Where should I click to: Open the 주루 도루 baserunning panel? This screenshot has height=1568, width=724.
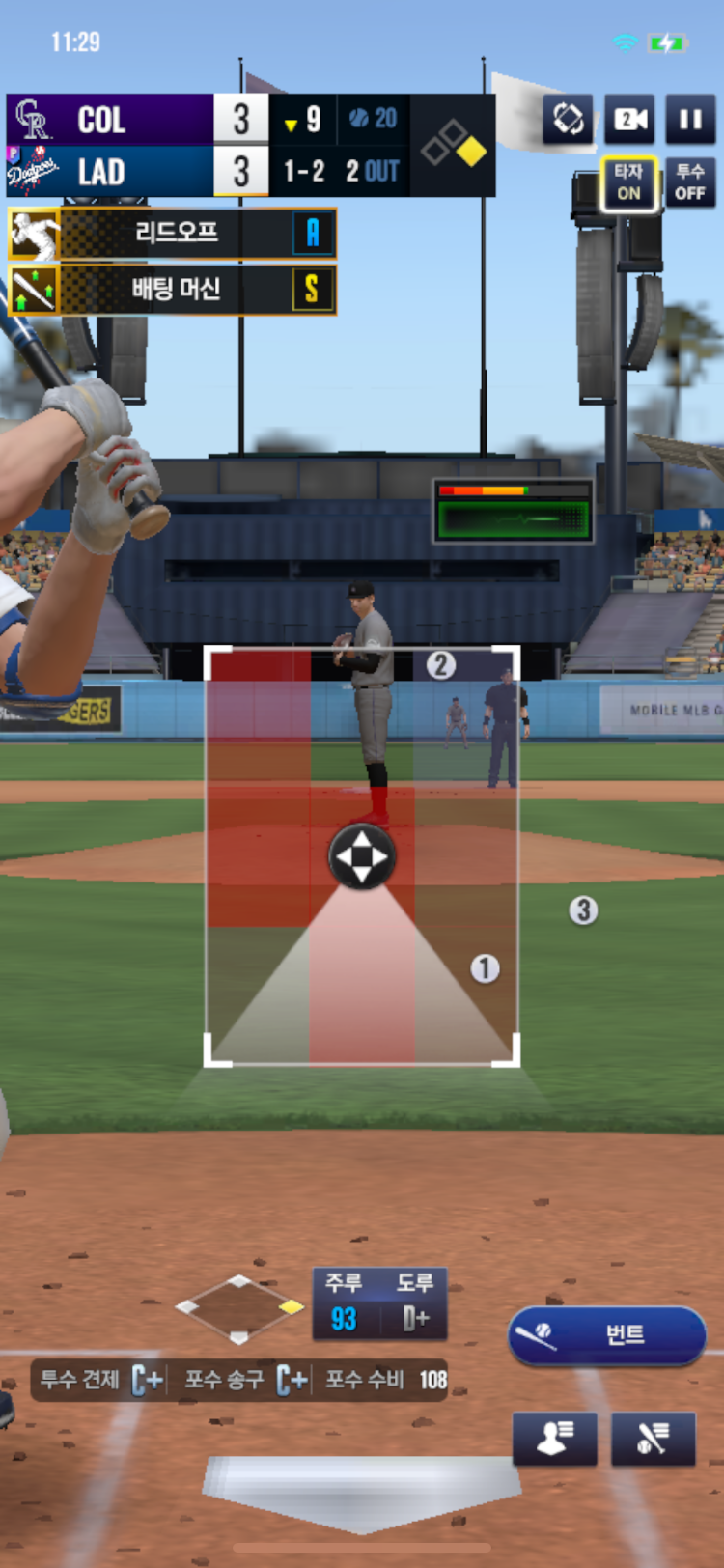coord(379,1303)
